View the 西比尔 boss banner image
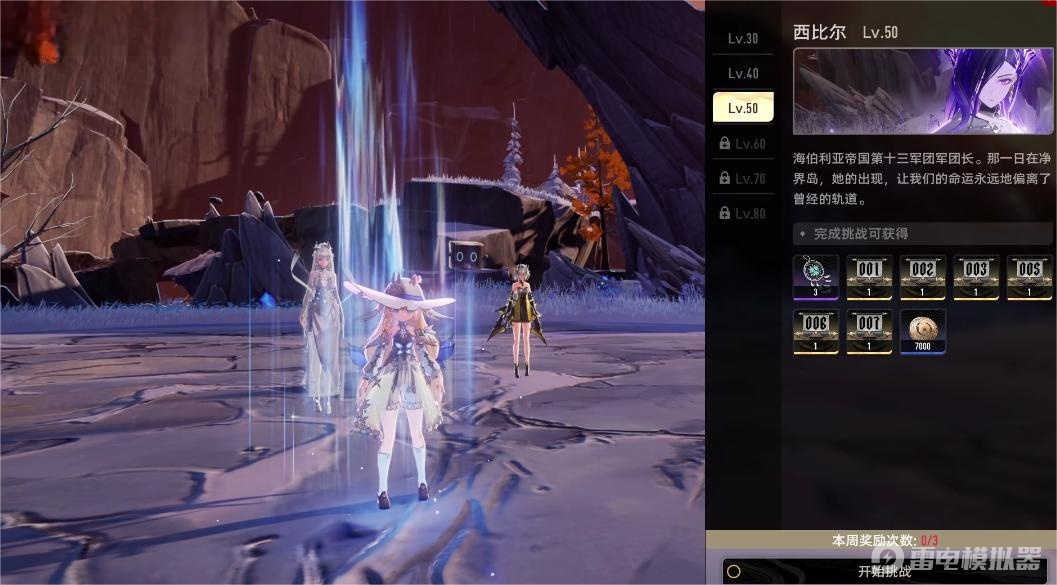 click(x=922, y=92)
